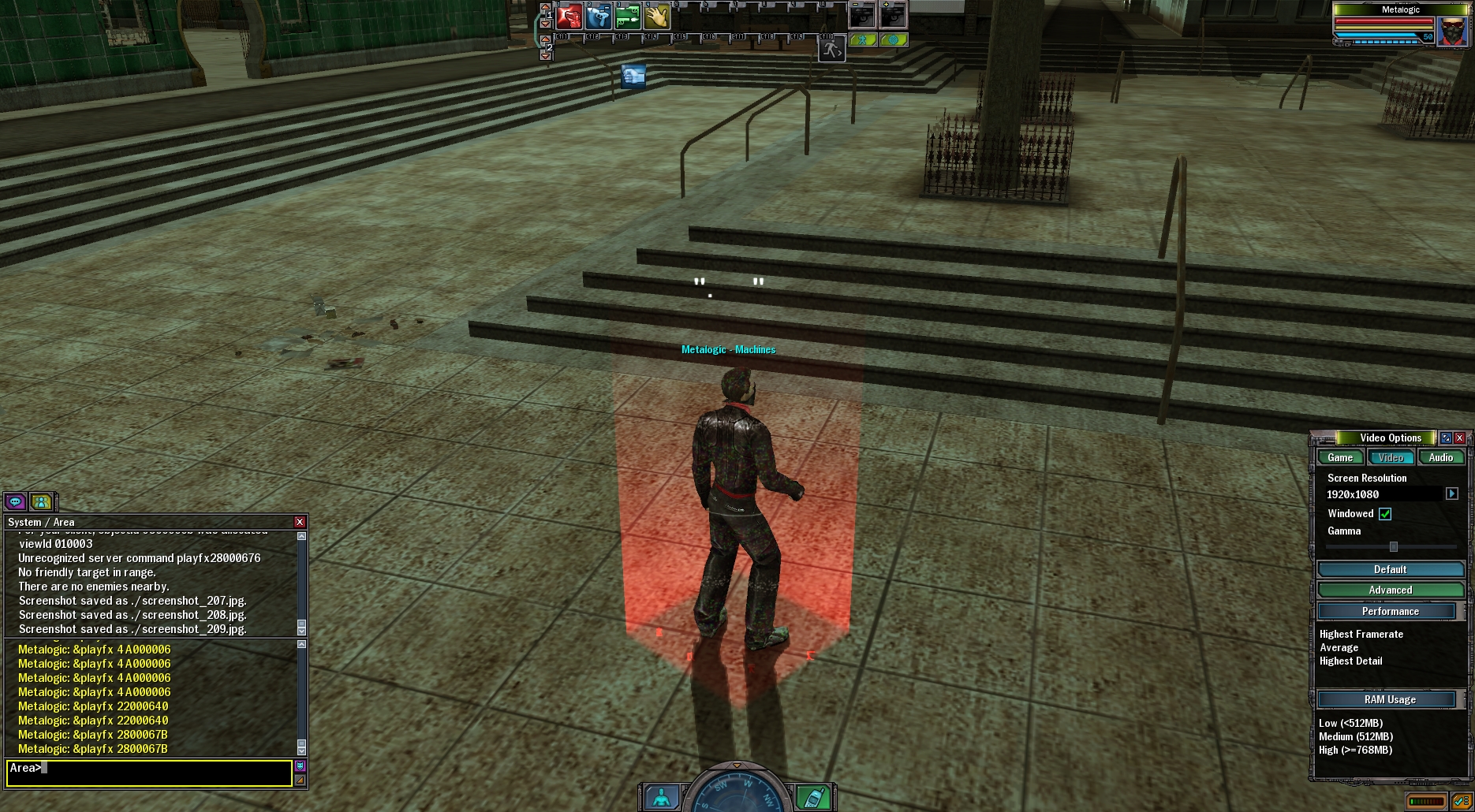Viewport: 1475px width, 812px height.
Task: Click the yellow people icon above the chat
Action: 42,501
